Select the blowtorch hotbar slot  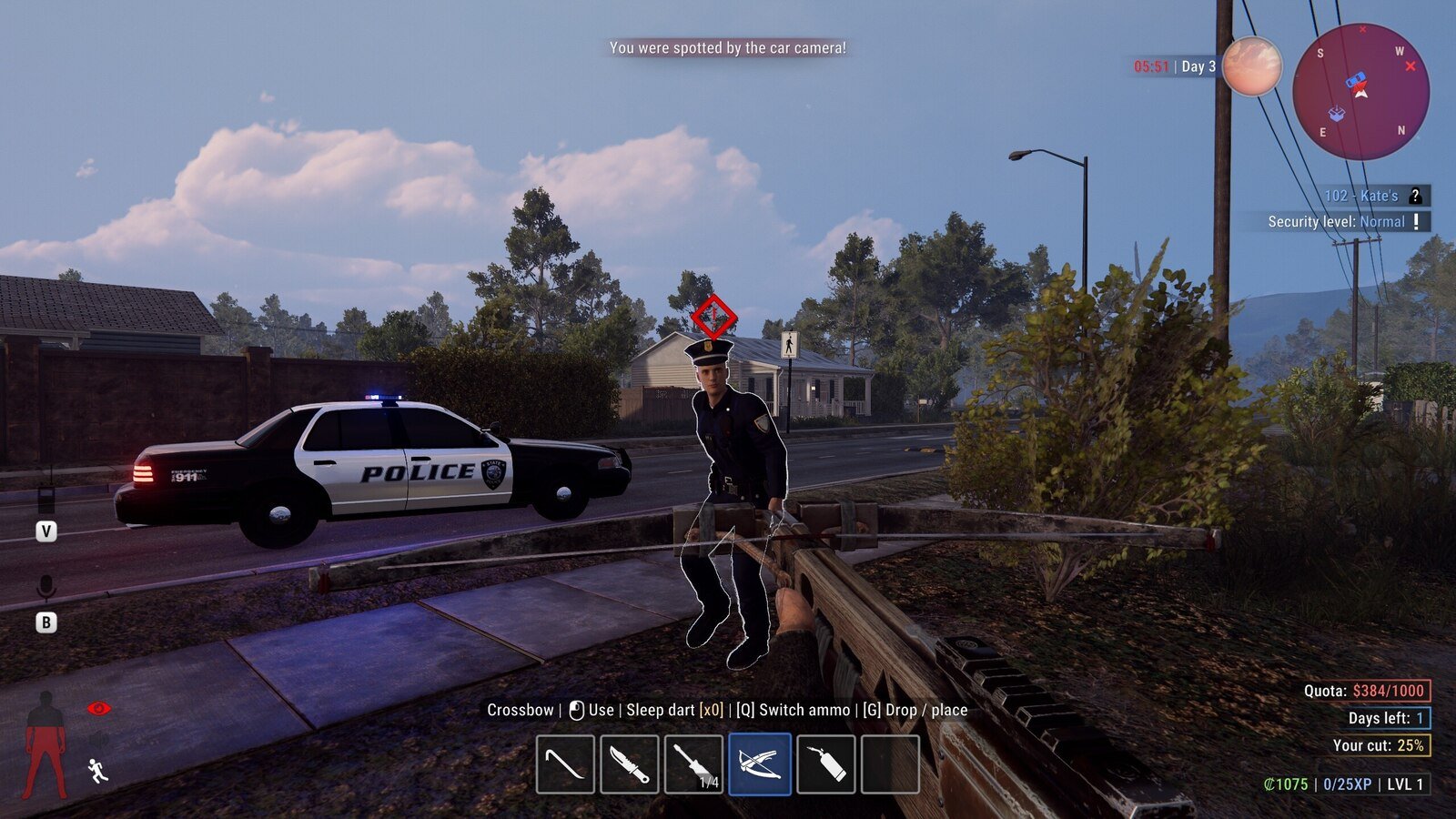(x=825, y=764)
